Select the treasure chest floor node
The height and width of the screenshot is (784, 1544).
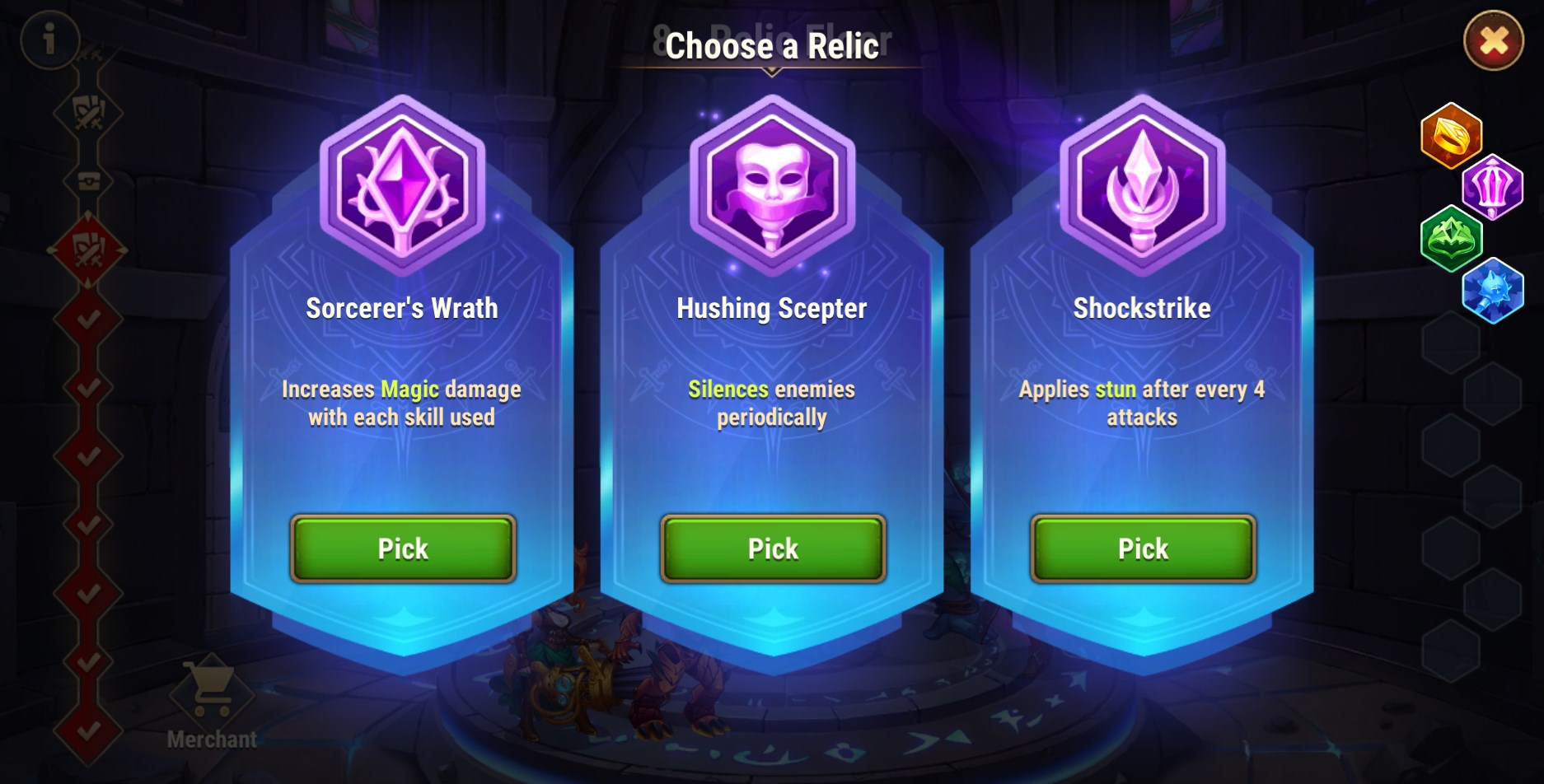[88, 181]
